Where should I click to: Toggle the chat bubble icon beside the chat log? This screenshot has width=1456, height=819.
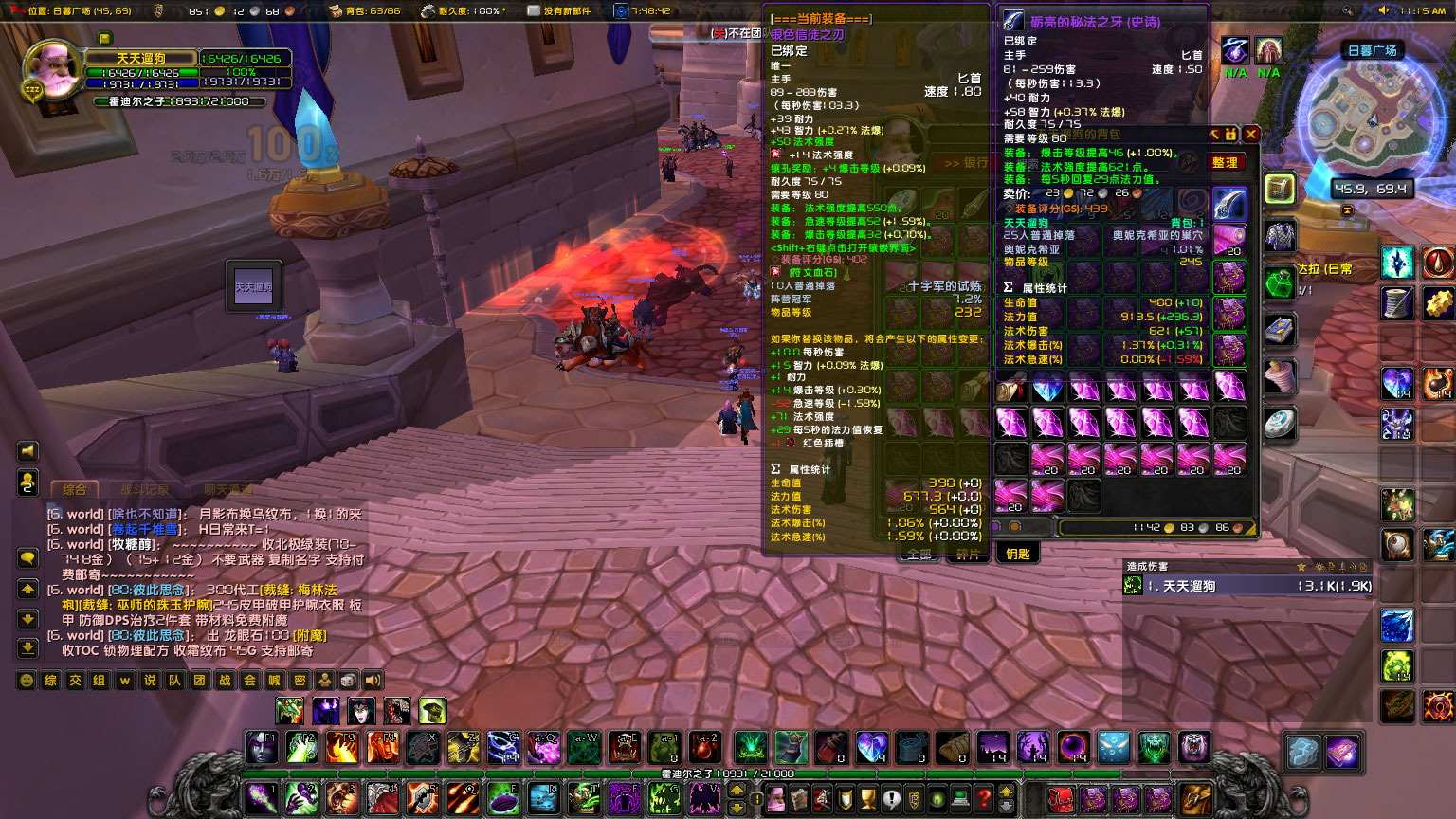click(27, 557)
